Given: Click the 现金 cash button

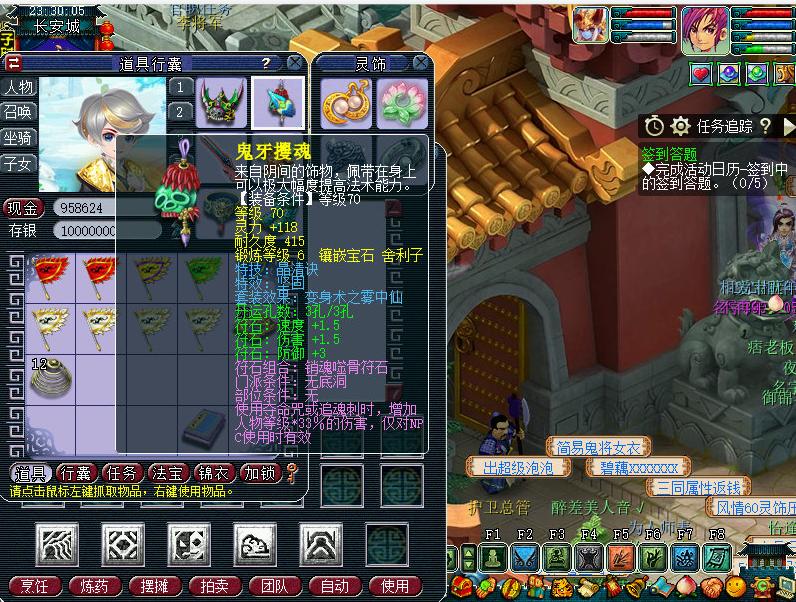Looking at the screenshot, I should click(x=22, y=209).
